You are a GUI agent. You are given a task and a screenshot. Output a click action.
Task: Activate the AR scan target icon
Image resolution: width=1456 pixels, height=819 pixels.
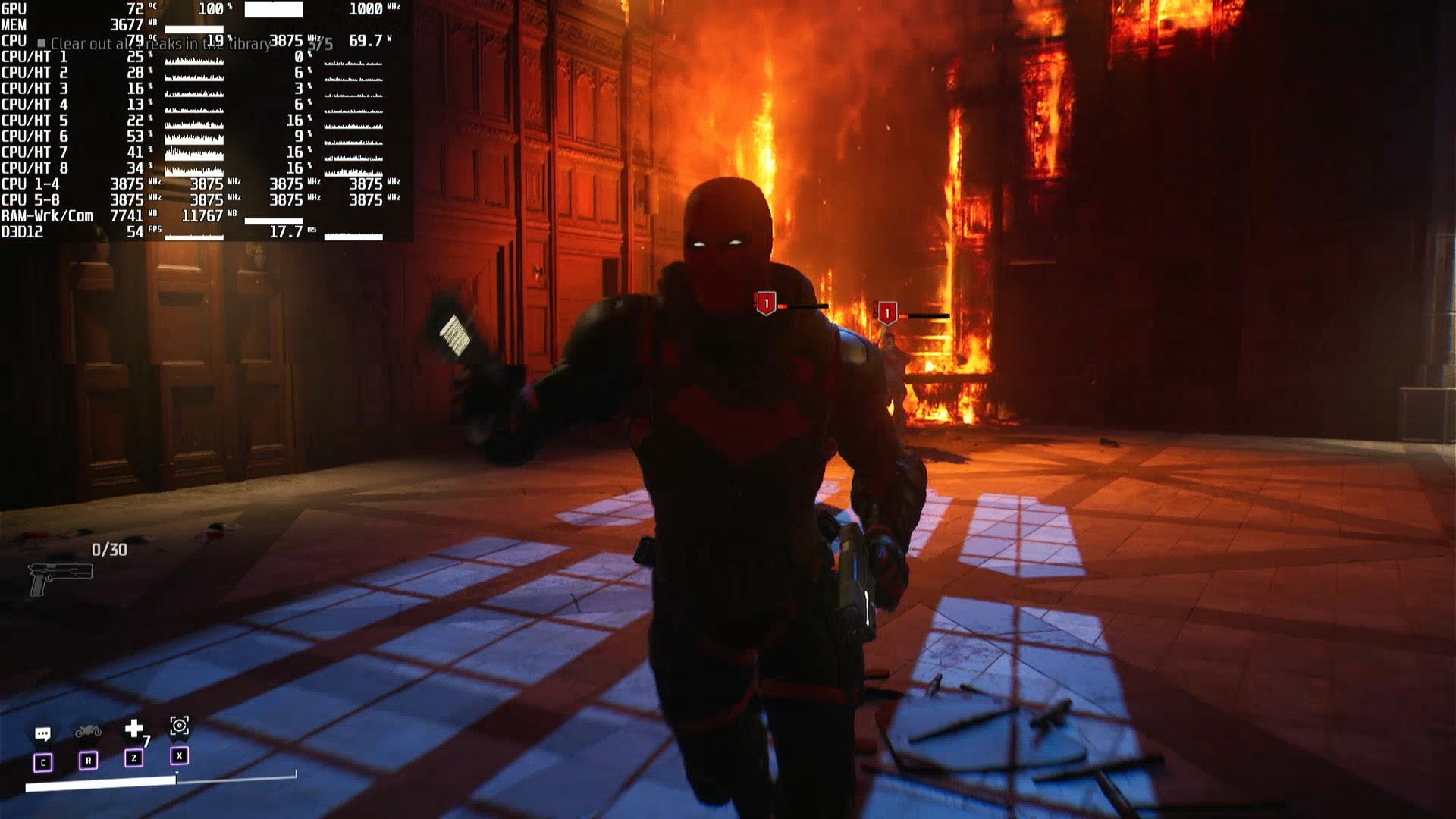pos(179,726)
